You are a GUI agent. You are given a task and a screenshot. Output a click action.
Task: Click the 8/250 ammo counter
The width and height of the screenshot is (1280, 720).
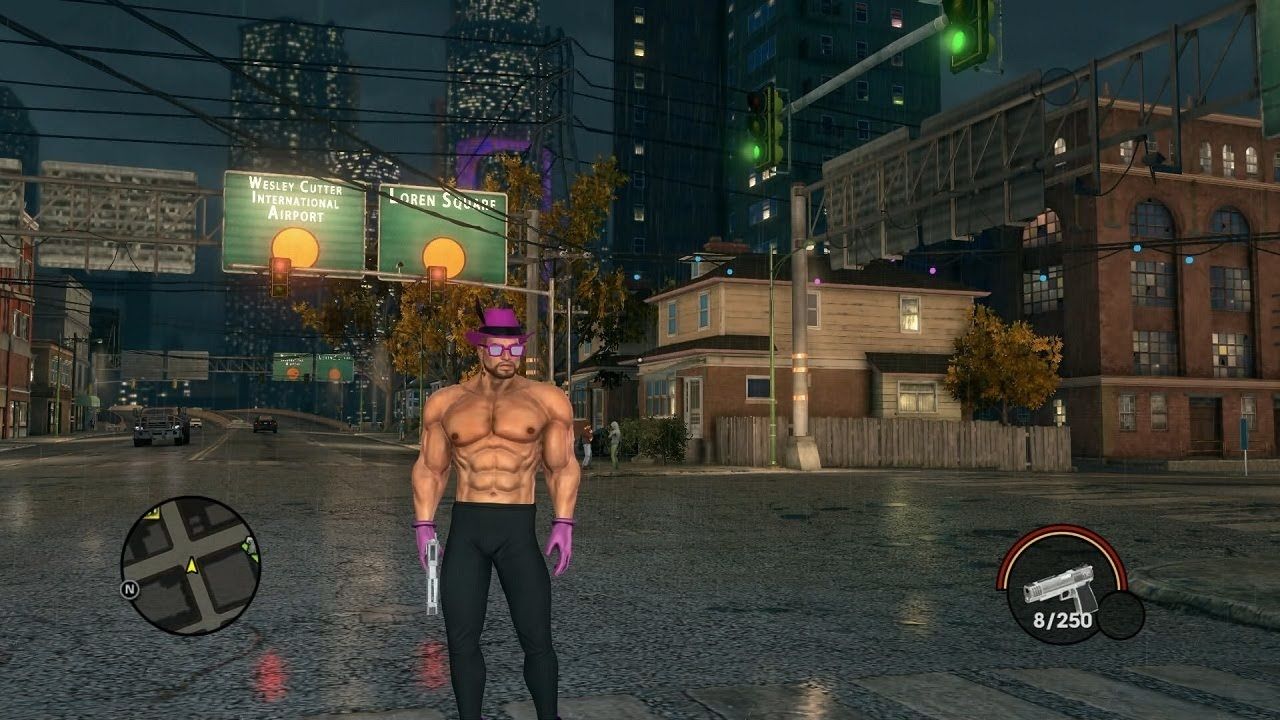1063,619
